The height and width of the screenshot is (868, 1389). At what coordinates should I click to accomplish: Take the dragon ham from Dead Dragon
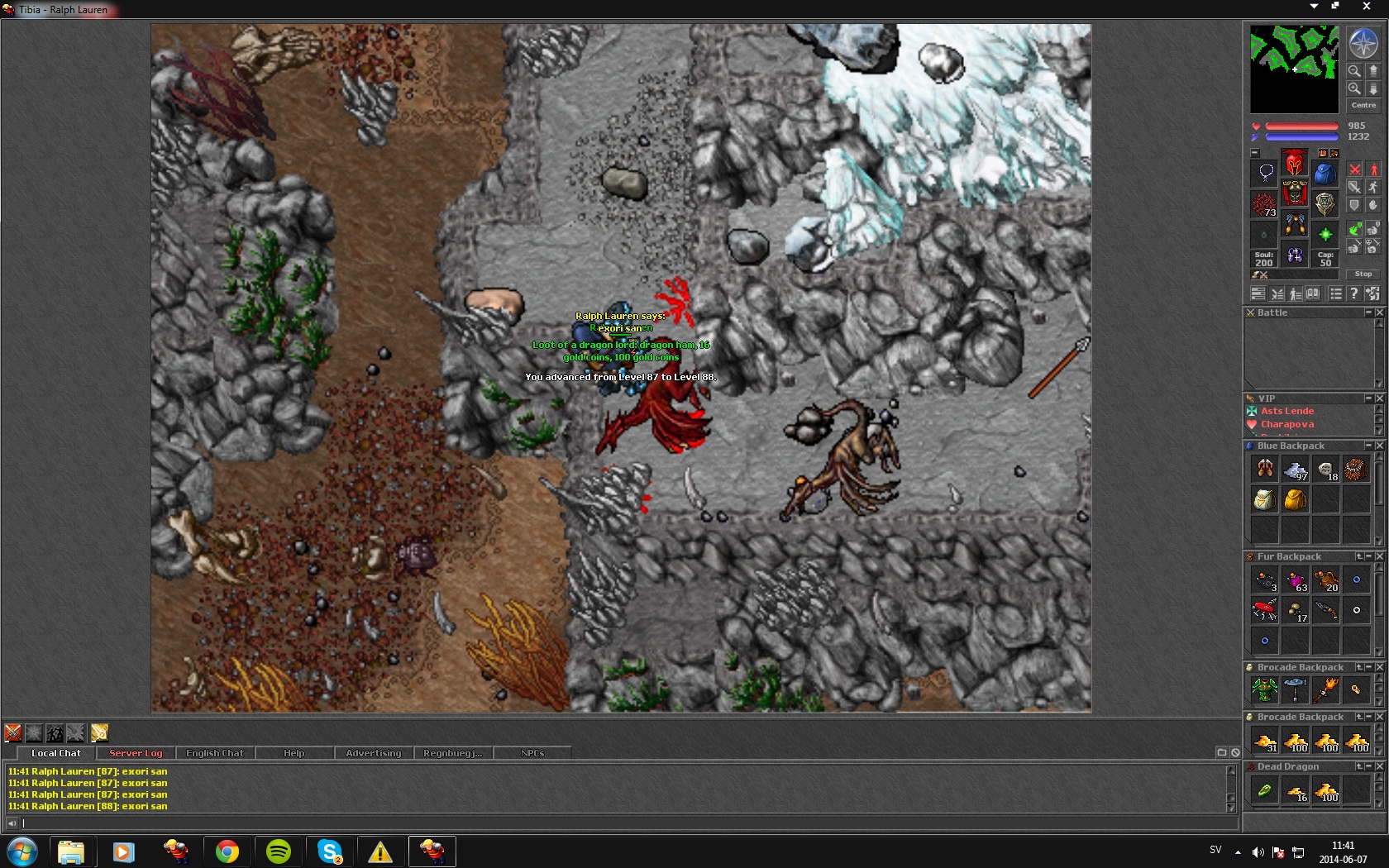click(x=1265, y=791)
